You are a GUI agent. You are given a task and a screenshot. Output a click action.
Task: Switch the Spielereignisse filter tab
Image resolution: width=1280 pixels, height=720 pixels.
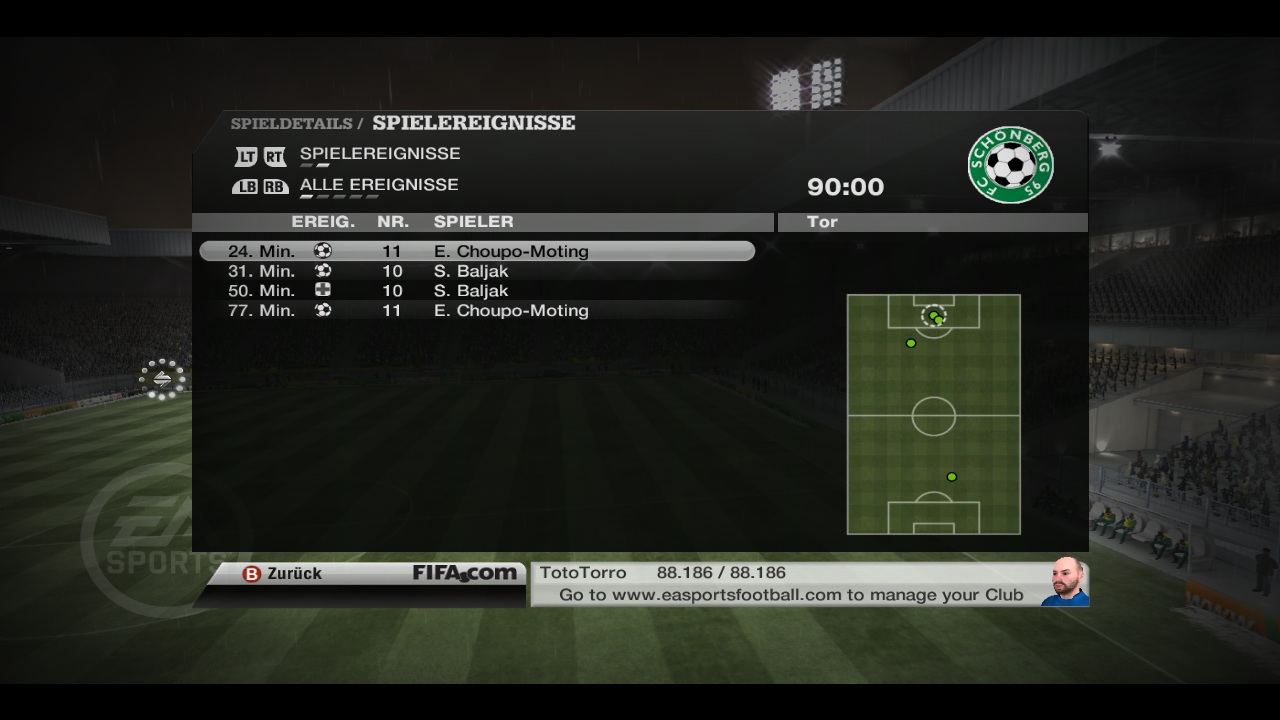pos(379,154)
